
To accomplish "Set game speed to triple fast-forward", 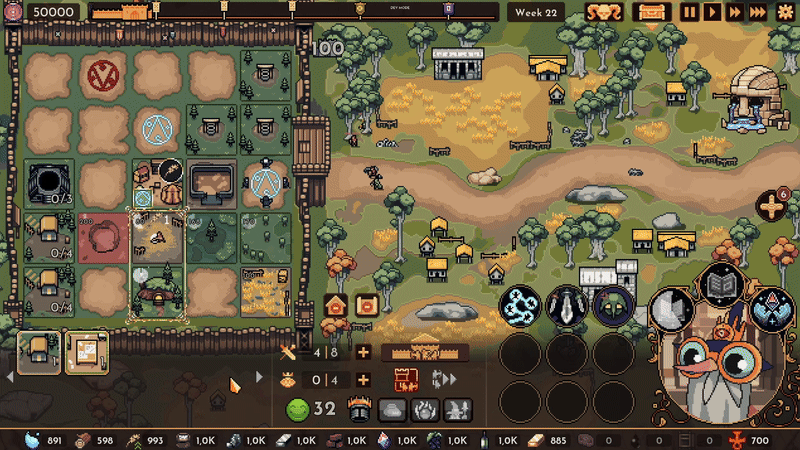I will pyautogui.click(x=758, y=12).
